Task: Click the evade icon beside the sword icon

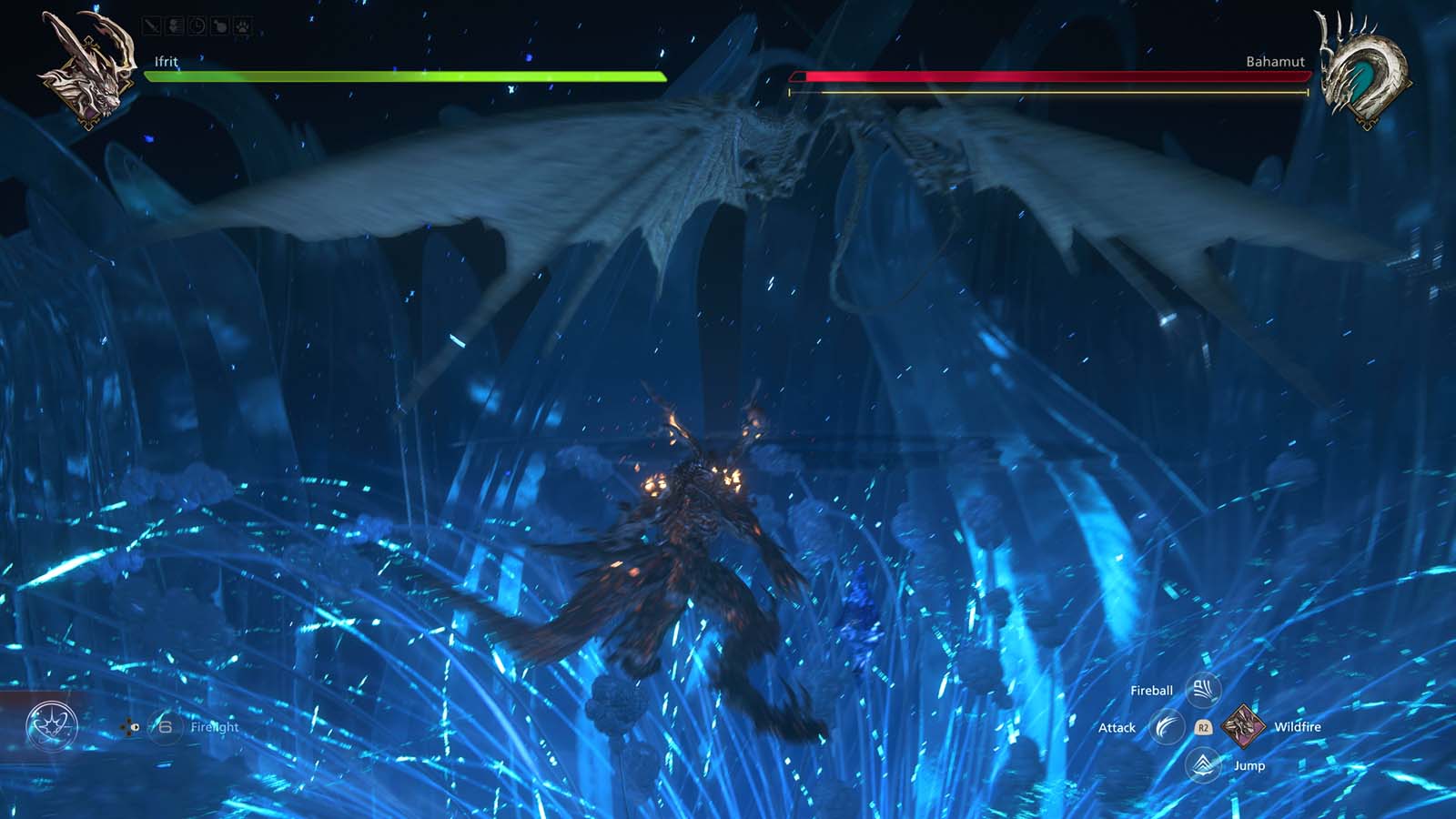Action: (175, 25)
